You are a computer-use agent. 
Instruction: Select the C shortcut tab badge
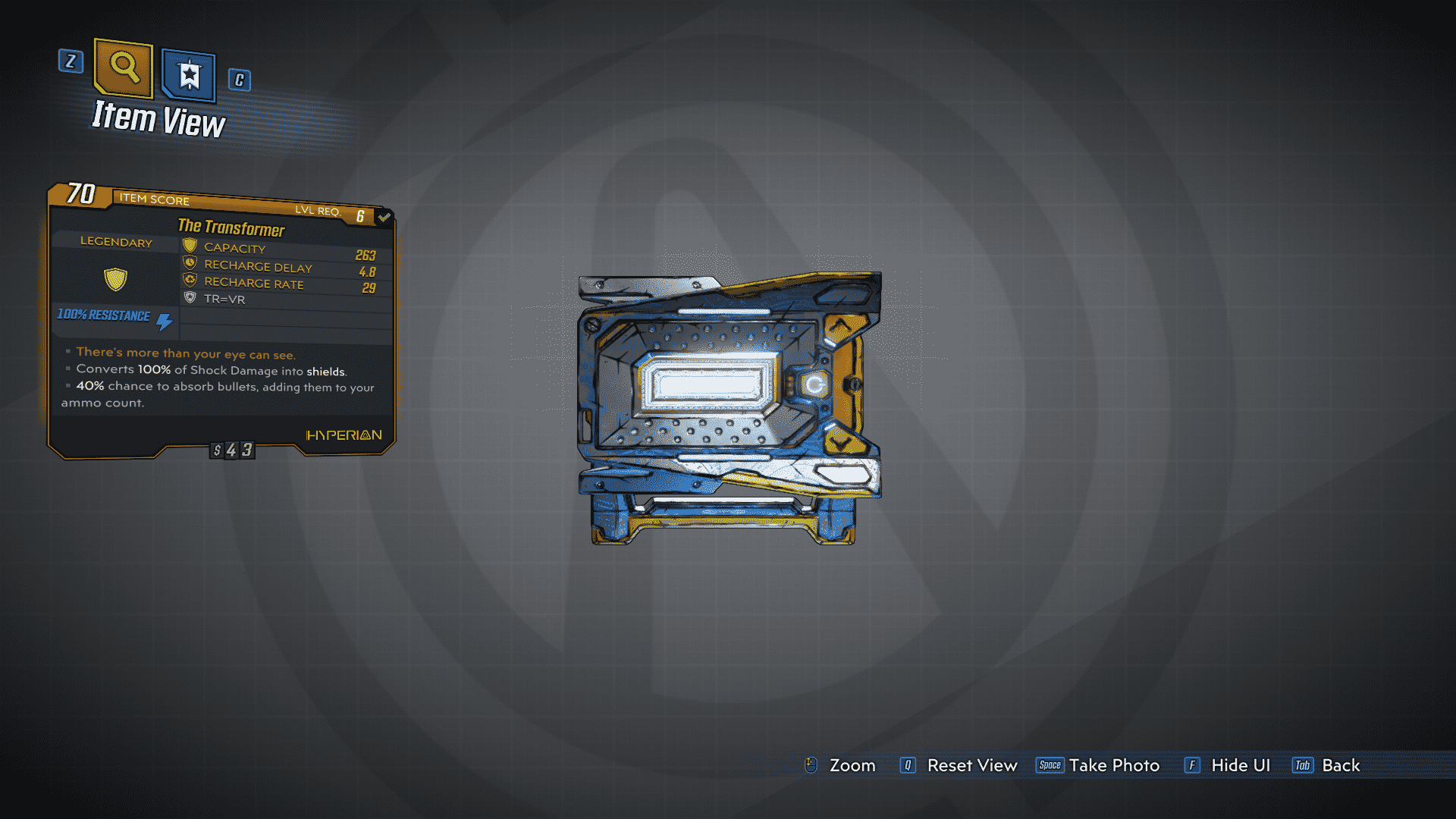(239, 80)
